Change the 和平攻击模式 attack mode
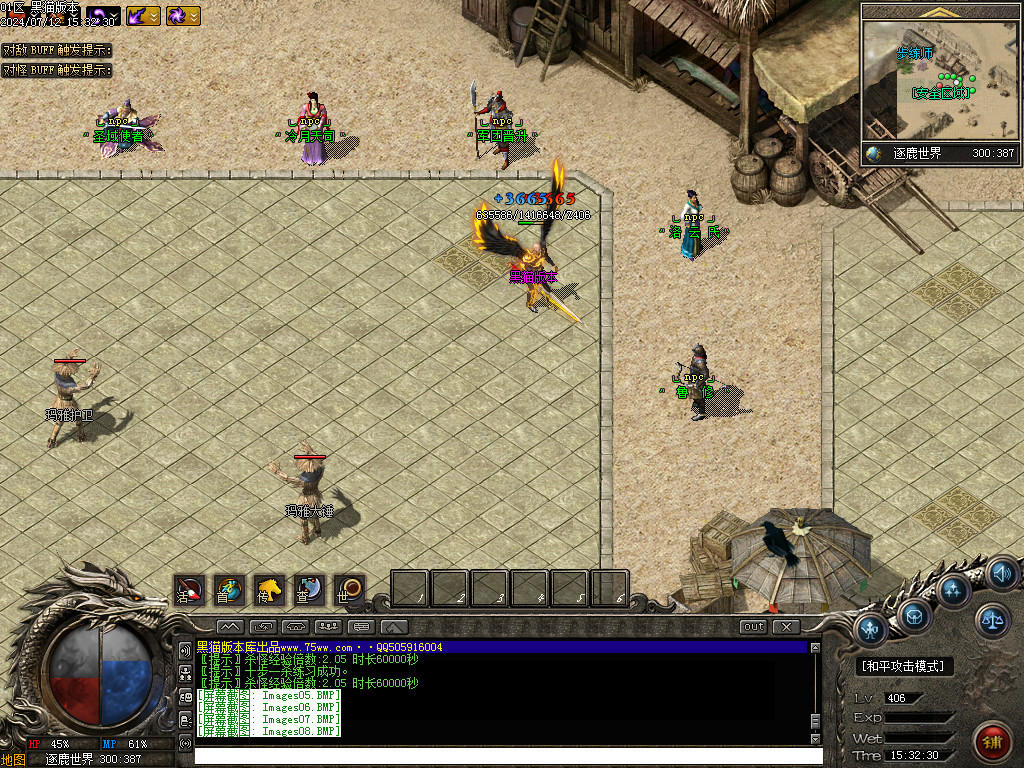The width and height of the screenshot is (1024, 768). [906, 666]
